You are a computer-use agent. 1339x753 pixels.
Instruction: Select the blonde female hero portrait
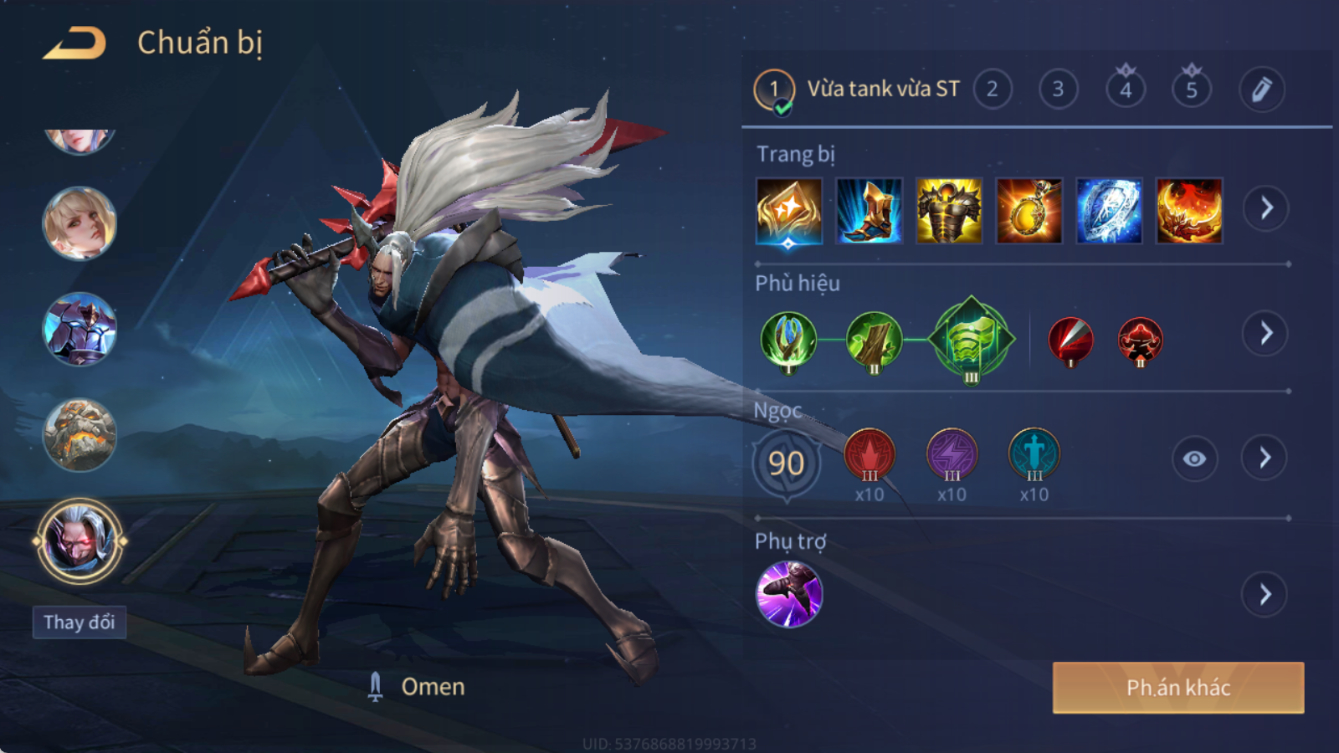(79, 223)
